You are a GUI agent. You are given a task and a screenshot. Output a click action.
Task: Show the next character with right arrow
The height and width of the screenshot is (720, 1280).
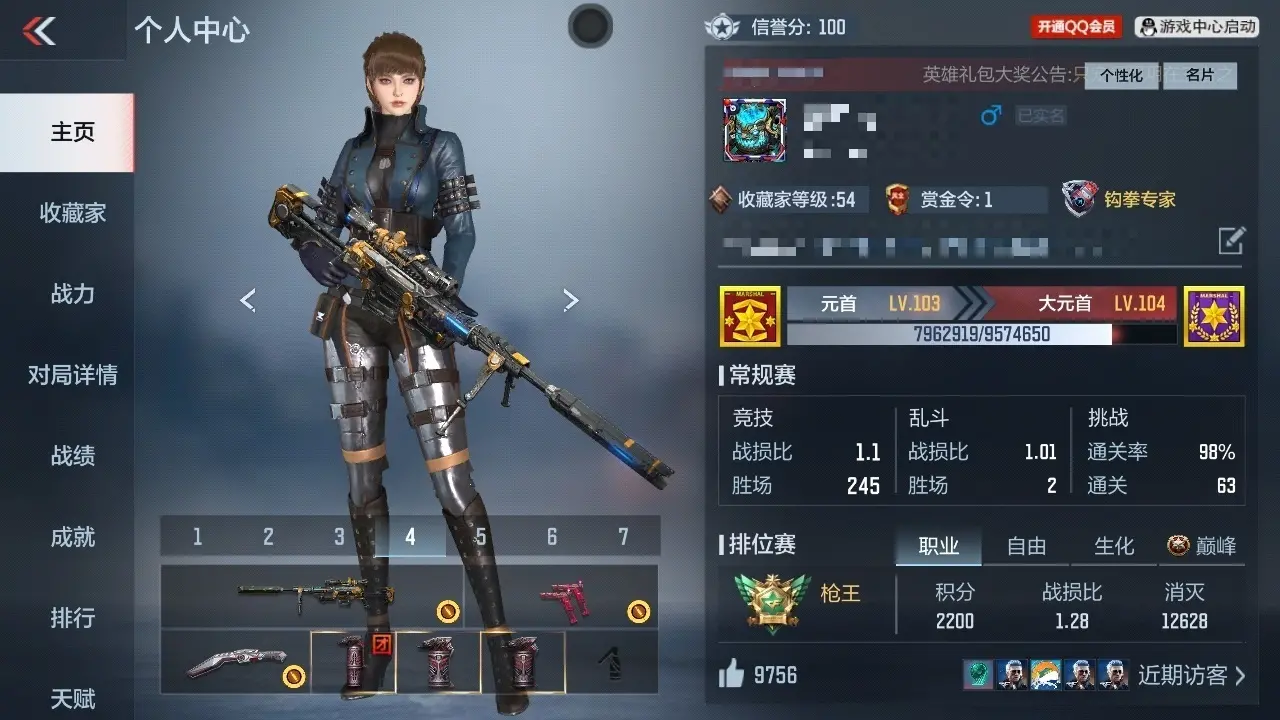[570, 300]
